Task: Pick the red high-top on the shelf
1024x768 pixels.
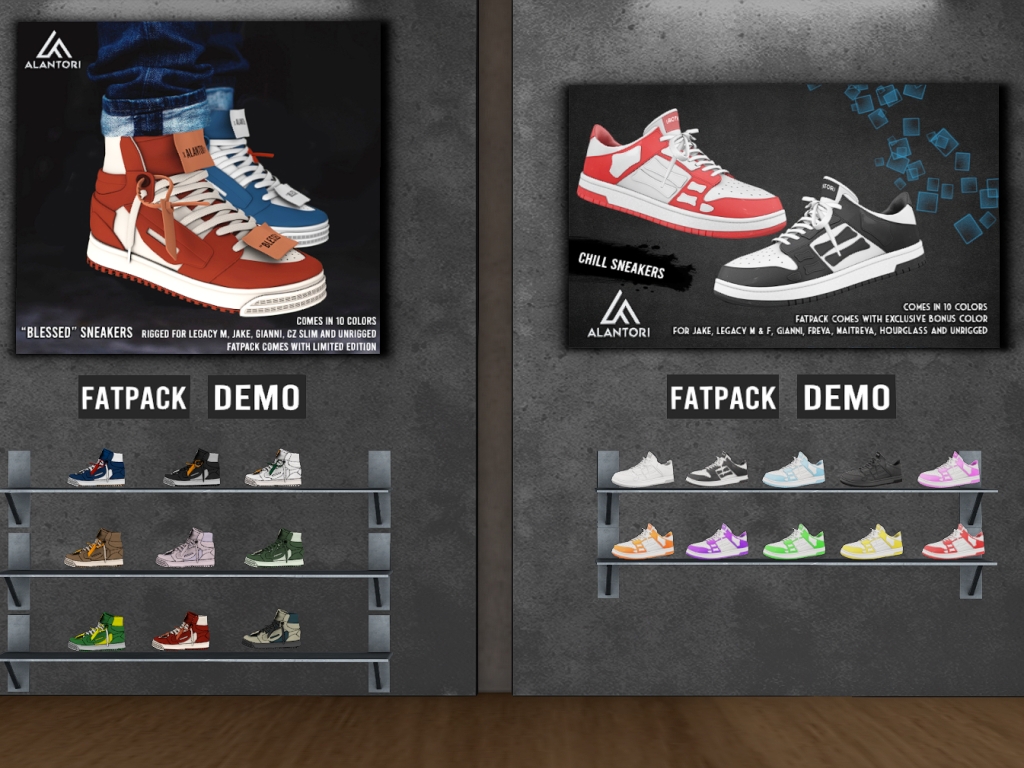Action: tap(181, 631)
